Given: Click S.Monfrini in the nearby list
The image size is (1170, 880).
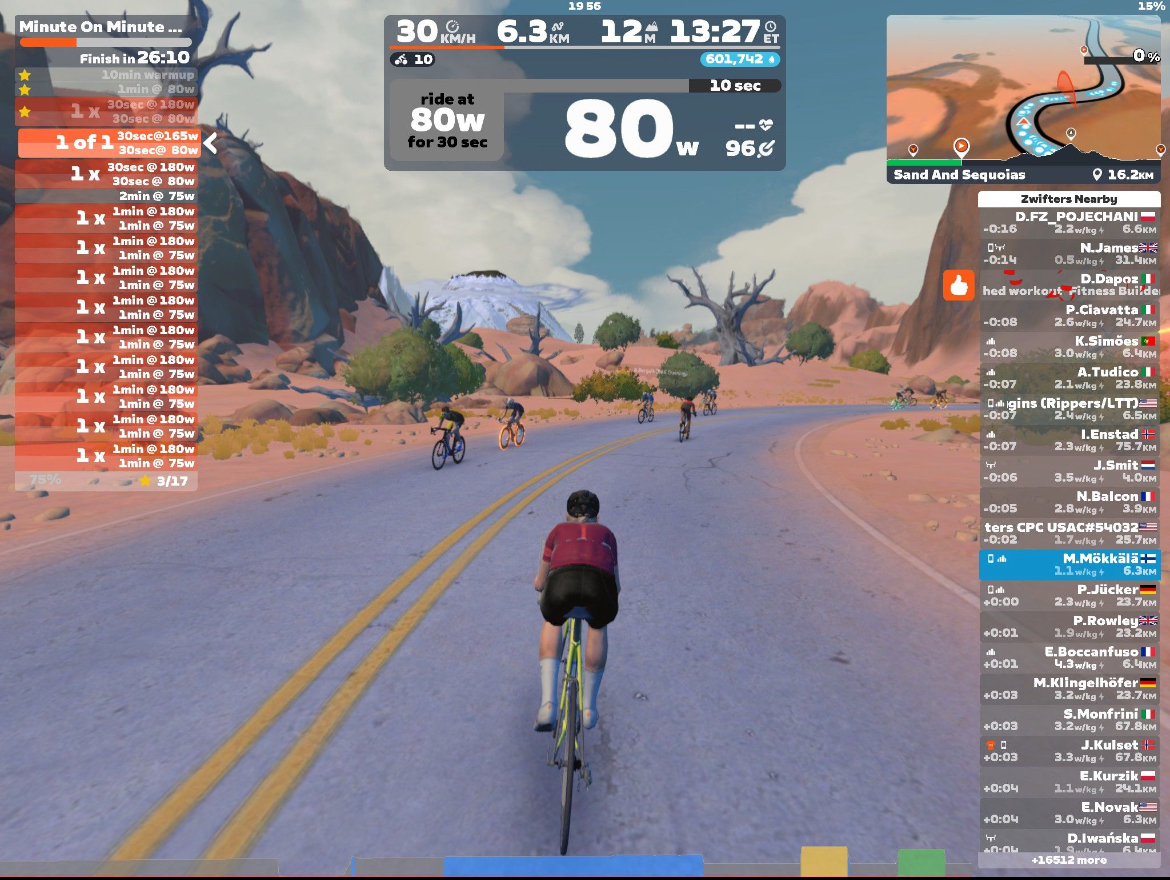Looking at the screenshot, I should tap(1069, 720).
